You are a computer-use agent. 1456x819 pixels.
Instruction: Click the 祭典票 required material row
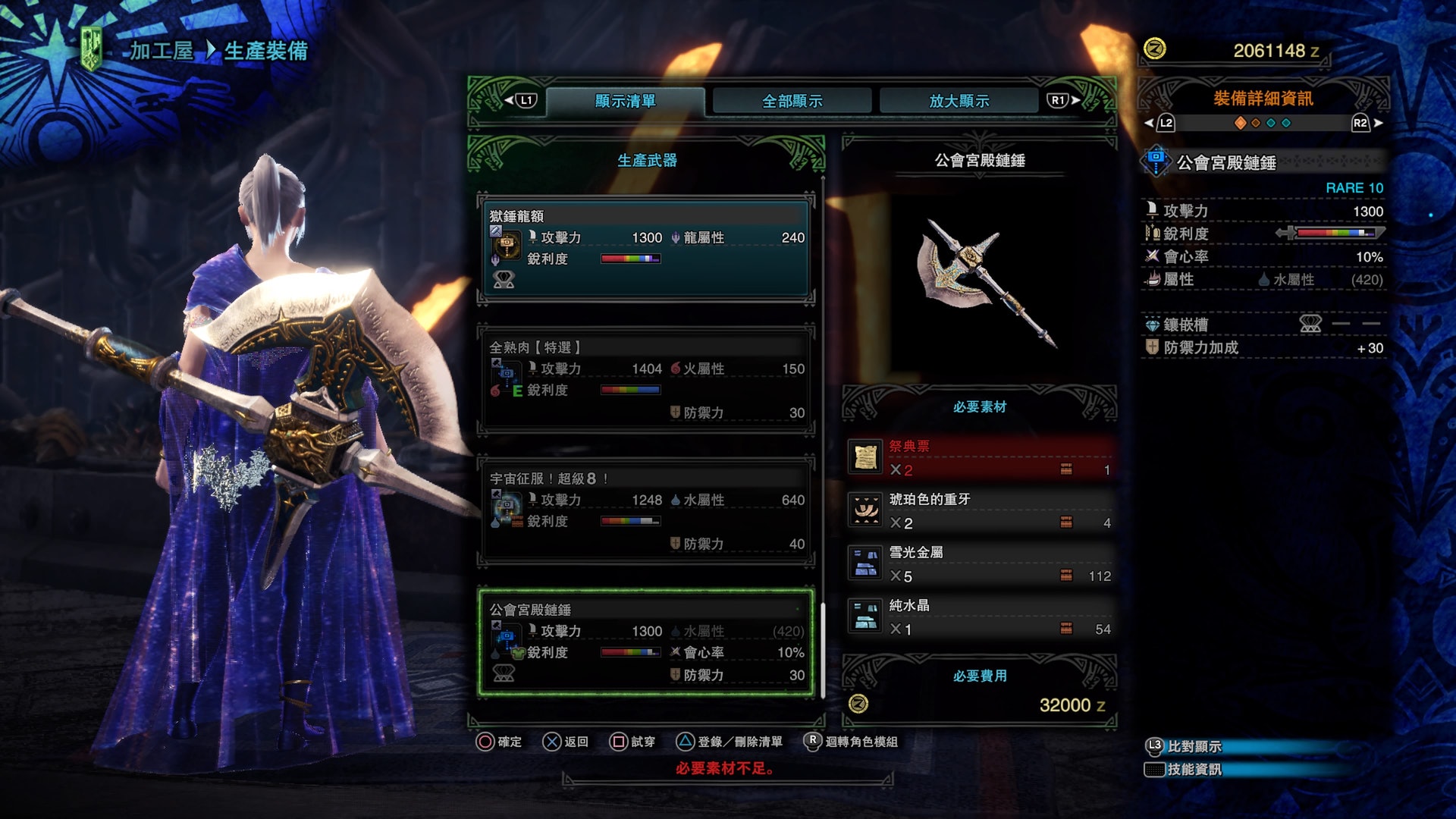click(x=980, y=458)
